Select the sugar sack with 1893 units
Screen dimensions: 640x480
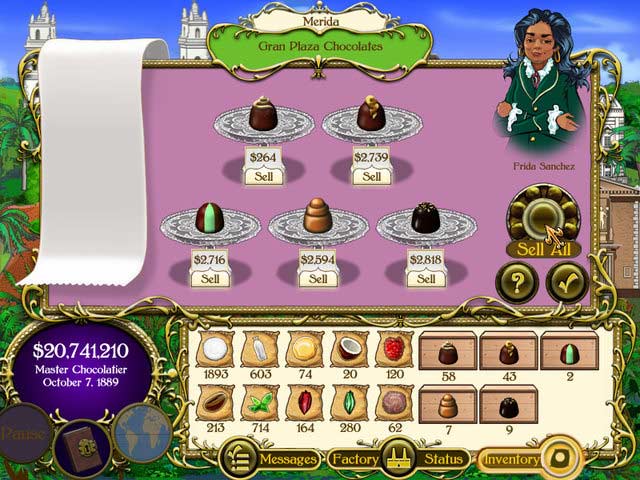coord(212,350)
